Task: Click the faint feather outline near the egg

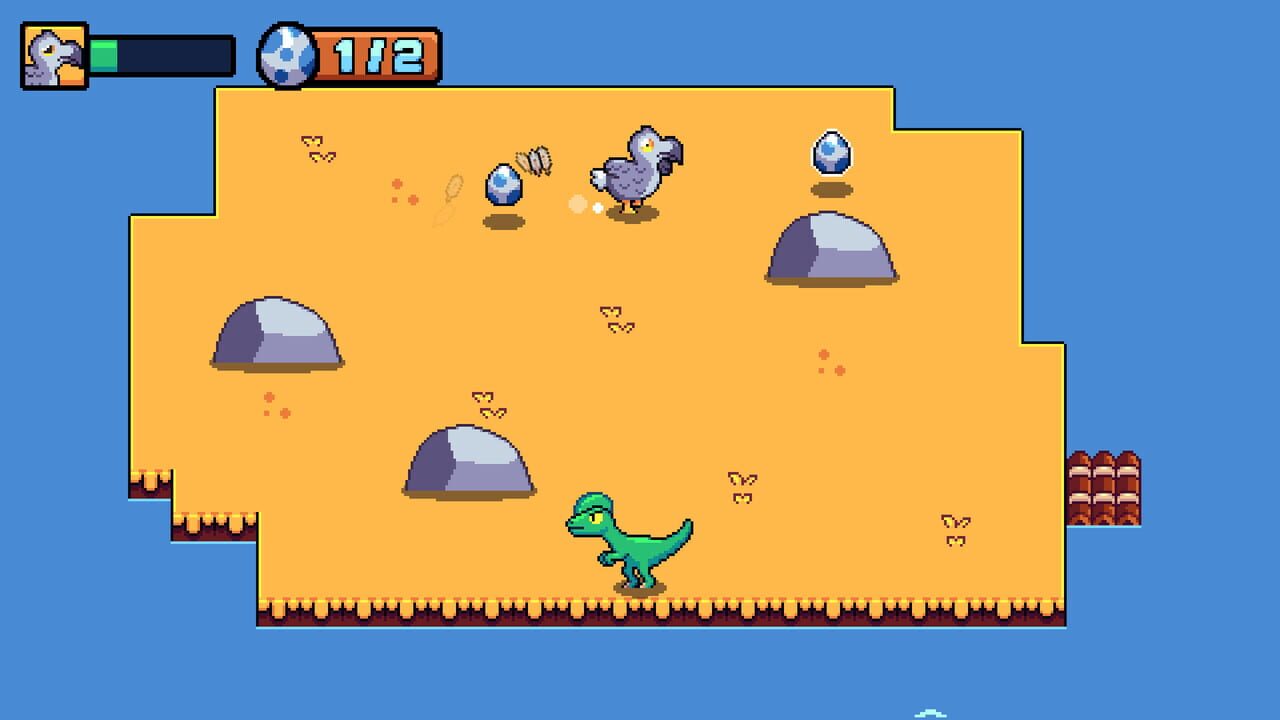Action: click(x=452, y=195)
